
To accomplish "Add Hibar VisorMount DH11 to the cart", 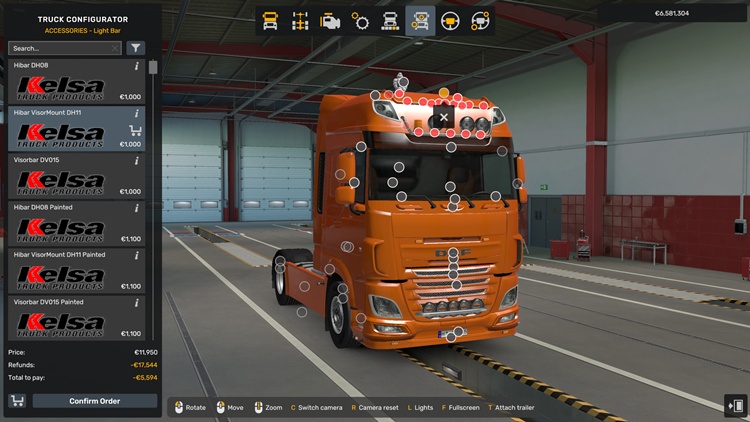I will tap(136, 130).
